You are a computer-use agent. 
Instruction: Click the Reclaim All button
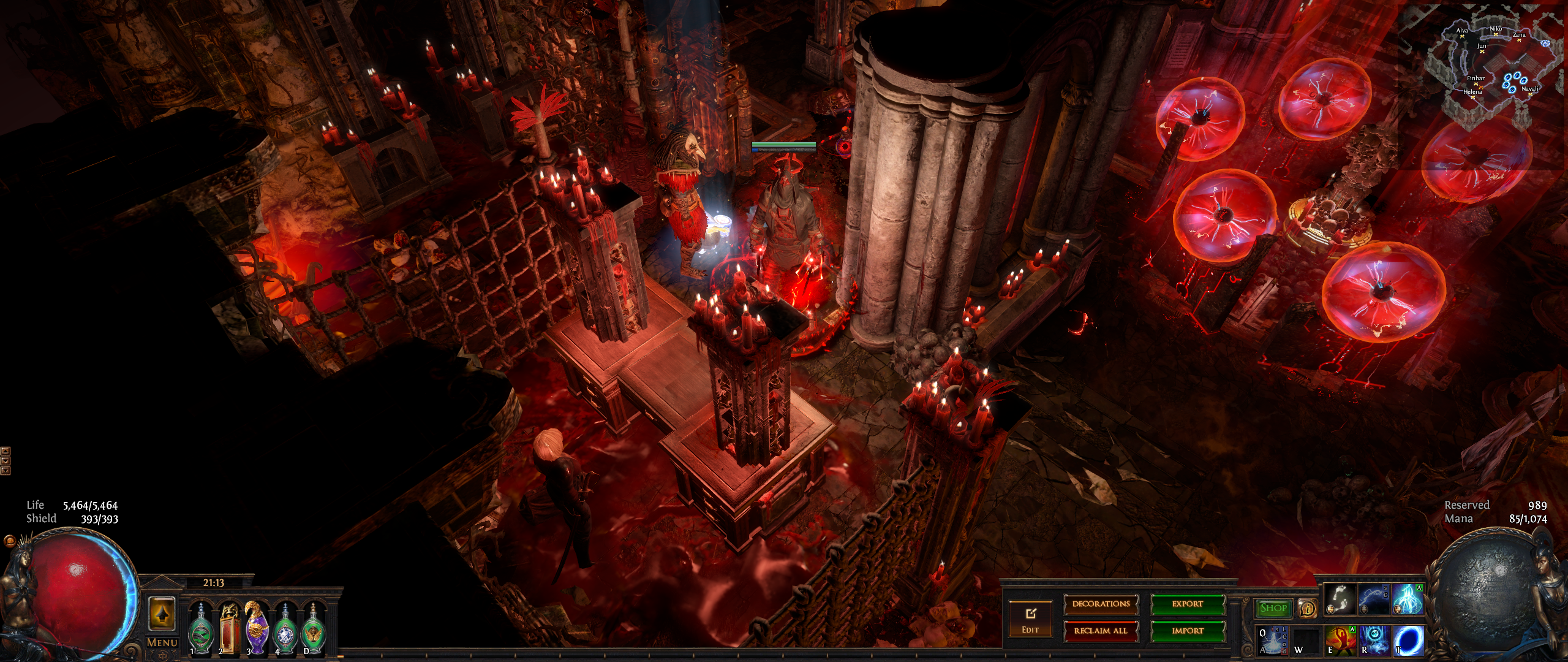tap(1101, 631)
